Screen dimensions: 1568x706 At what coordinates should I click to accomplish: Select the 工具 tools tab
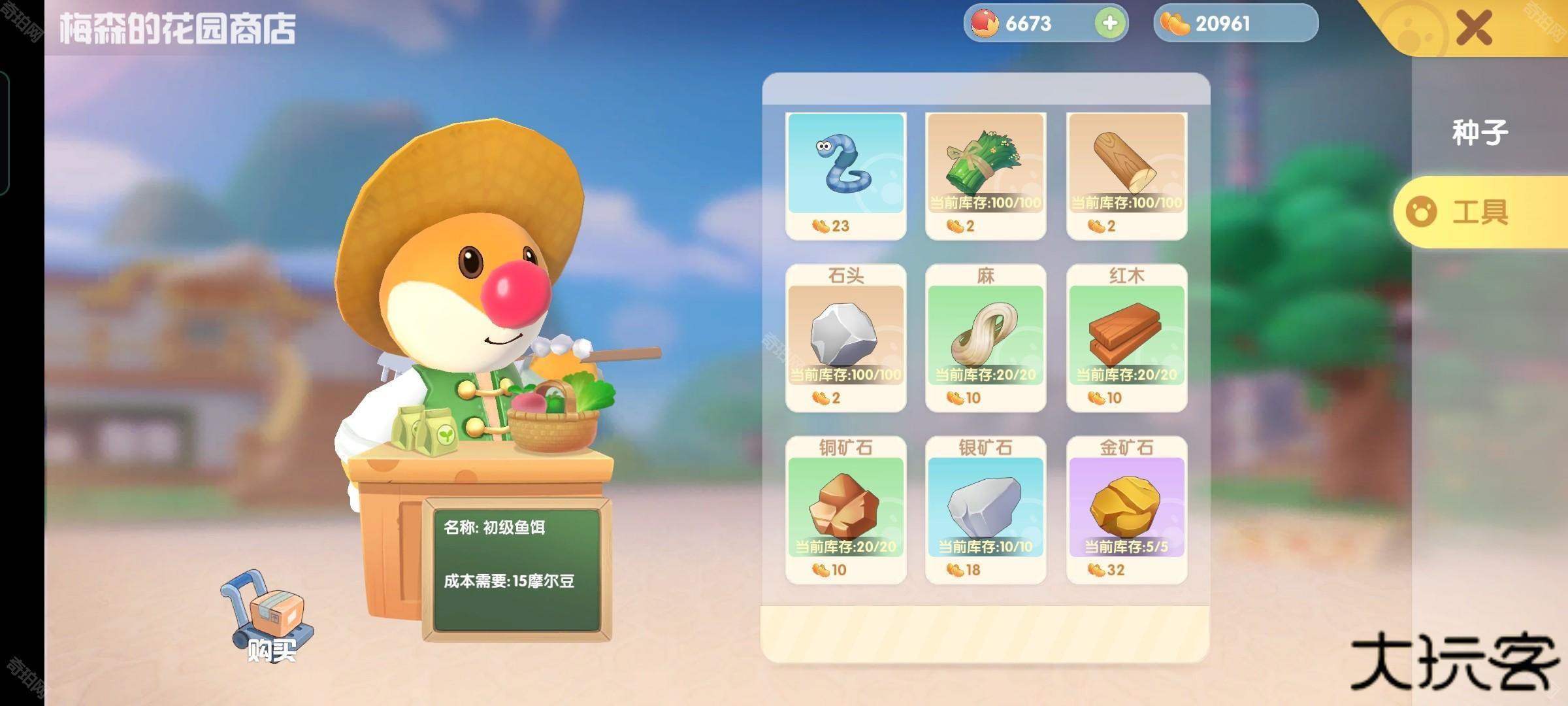(x=1480, y=212)
